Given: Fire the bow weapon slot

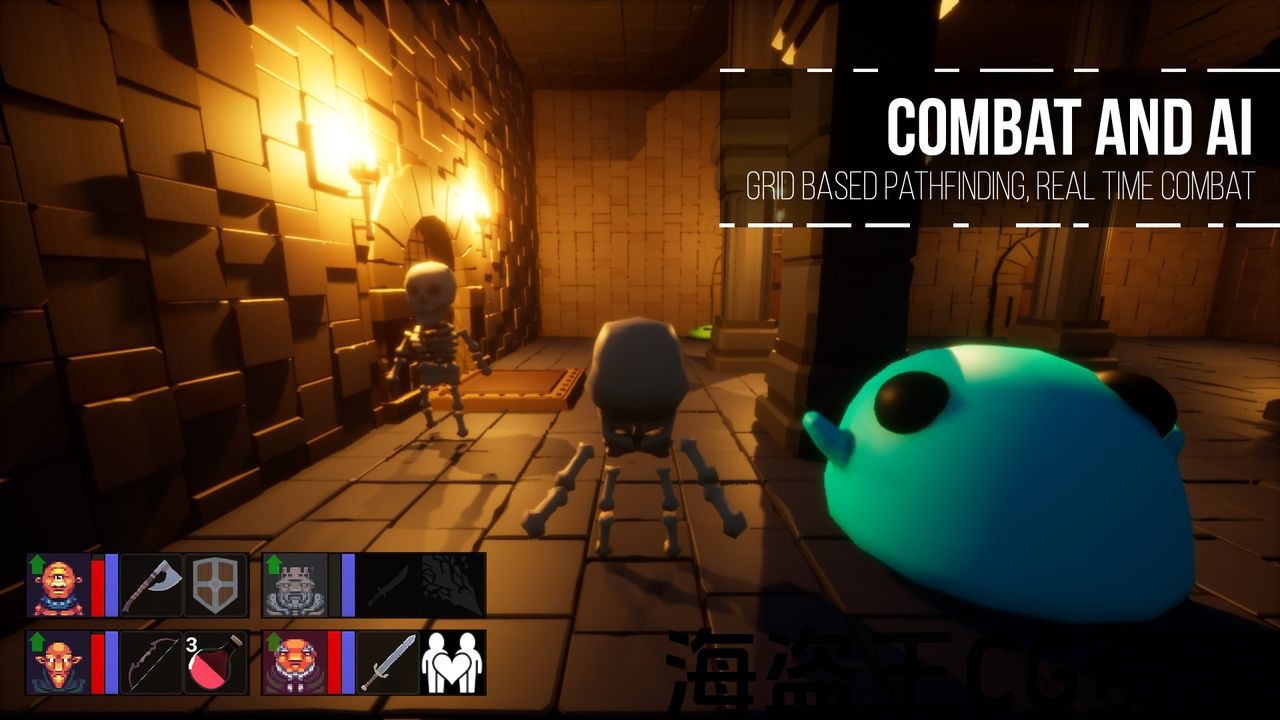Looking at the screenshot, I should (151, 662).
